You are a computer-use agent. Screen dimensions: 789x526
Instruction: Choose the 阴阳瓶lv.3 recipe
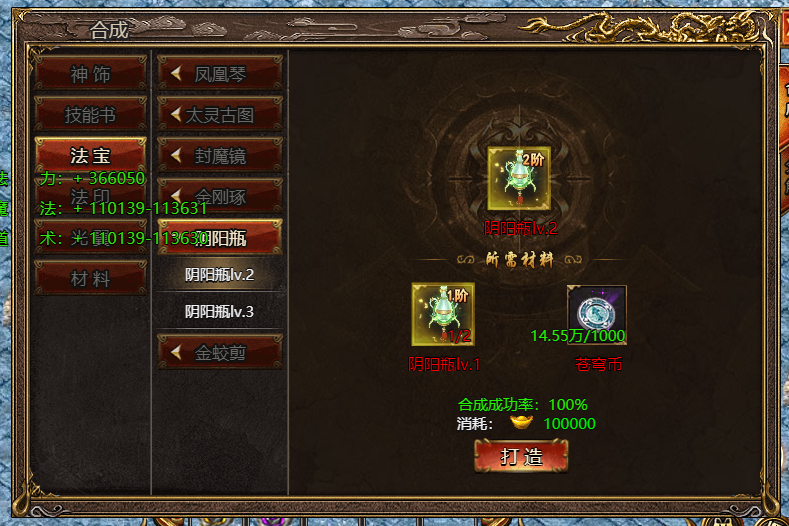pos(220,311)
